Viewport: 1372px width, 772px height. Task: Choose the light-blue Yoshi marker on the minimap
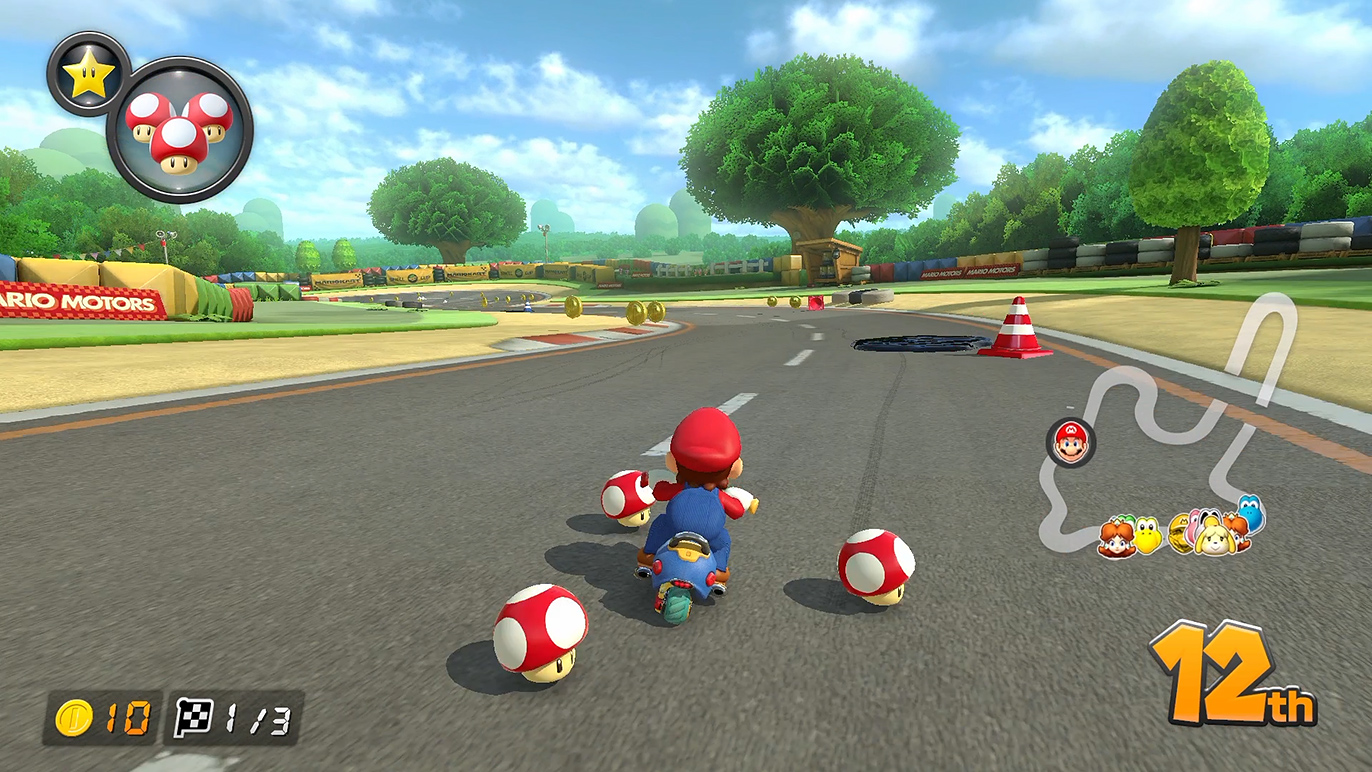point(1250,513)
